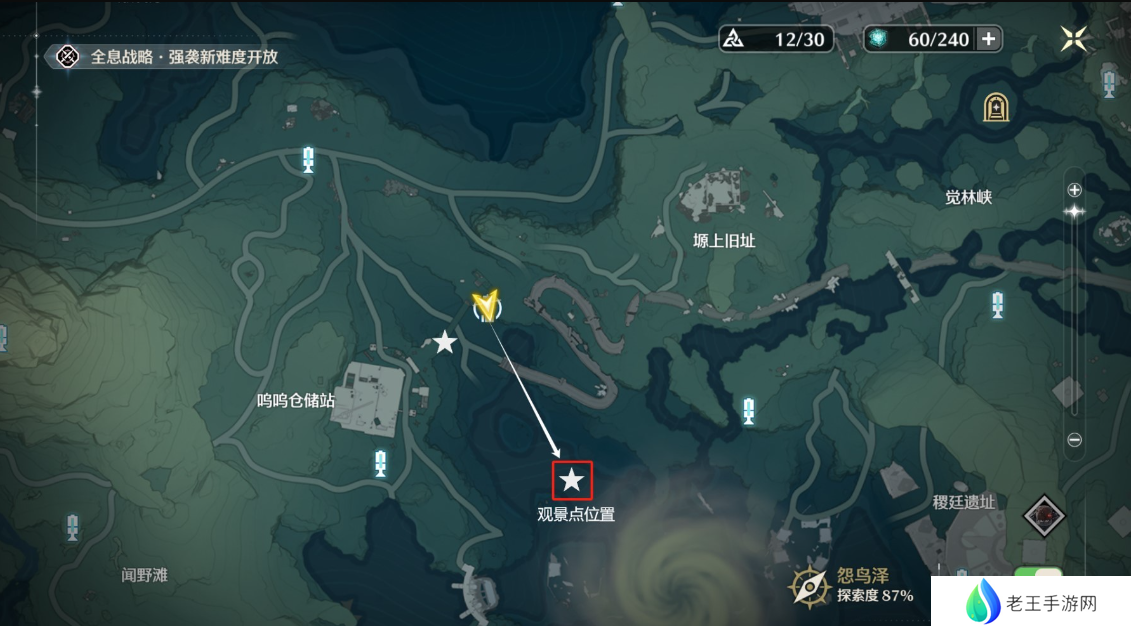Click the zoom slider's sparkle handle
Screen dimensions: 1131x626
(x=1075, y=211)
